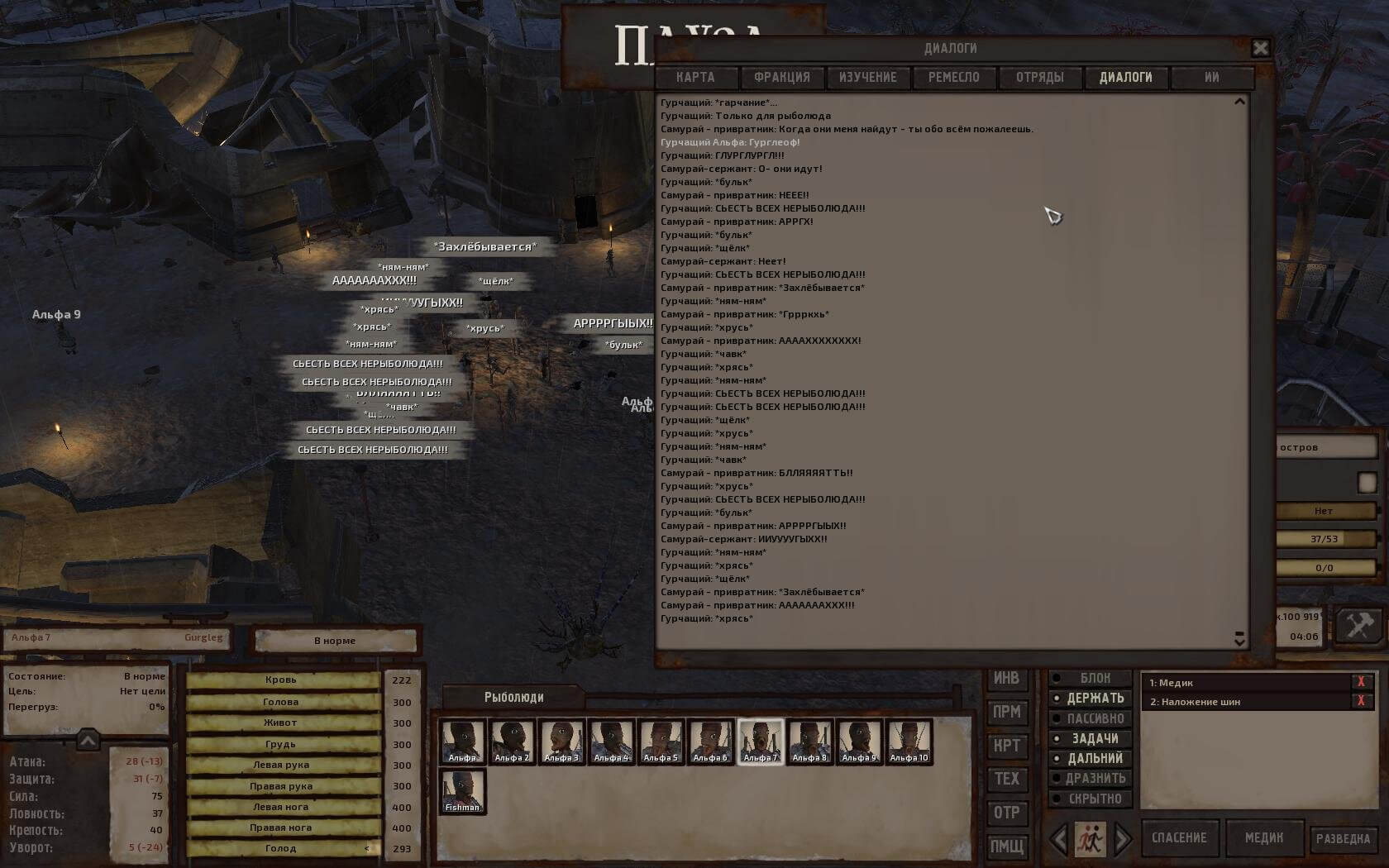Open the ИНВ inventory panel

click(x=1006, y=679)
